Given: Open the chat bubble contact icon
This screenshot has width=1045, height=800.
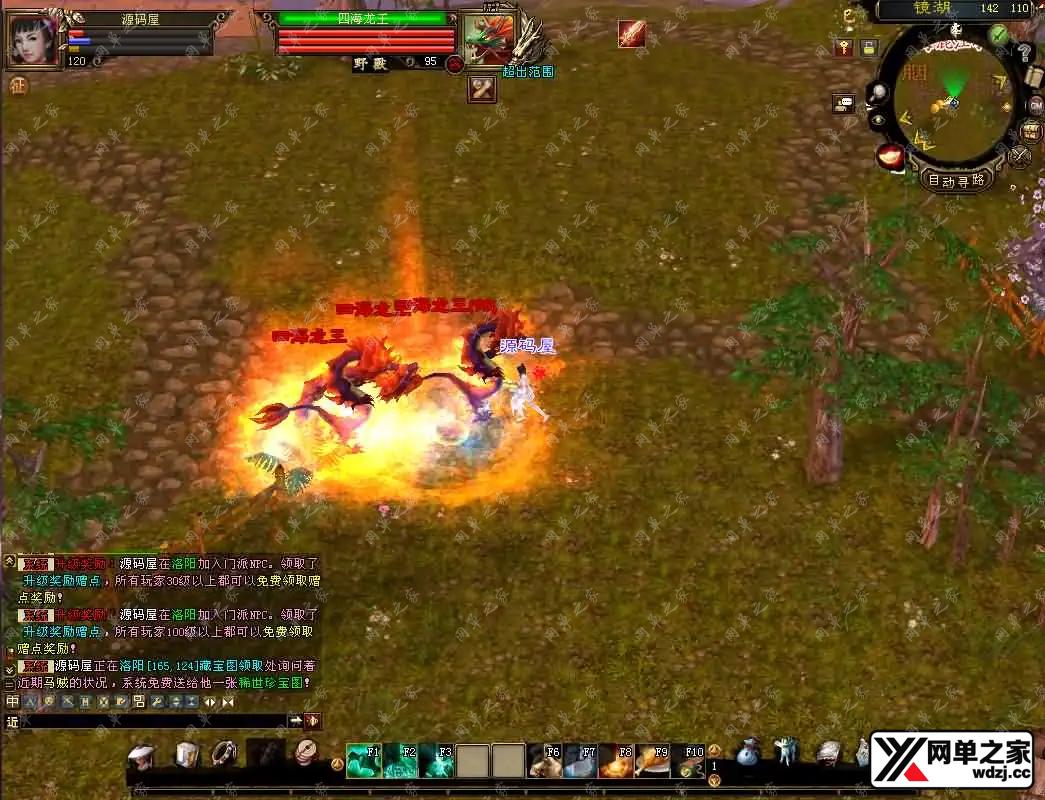Looking at the screenshot, I should point(843,102).
